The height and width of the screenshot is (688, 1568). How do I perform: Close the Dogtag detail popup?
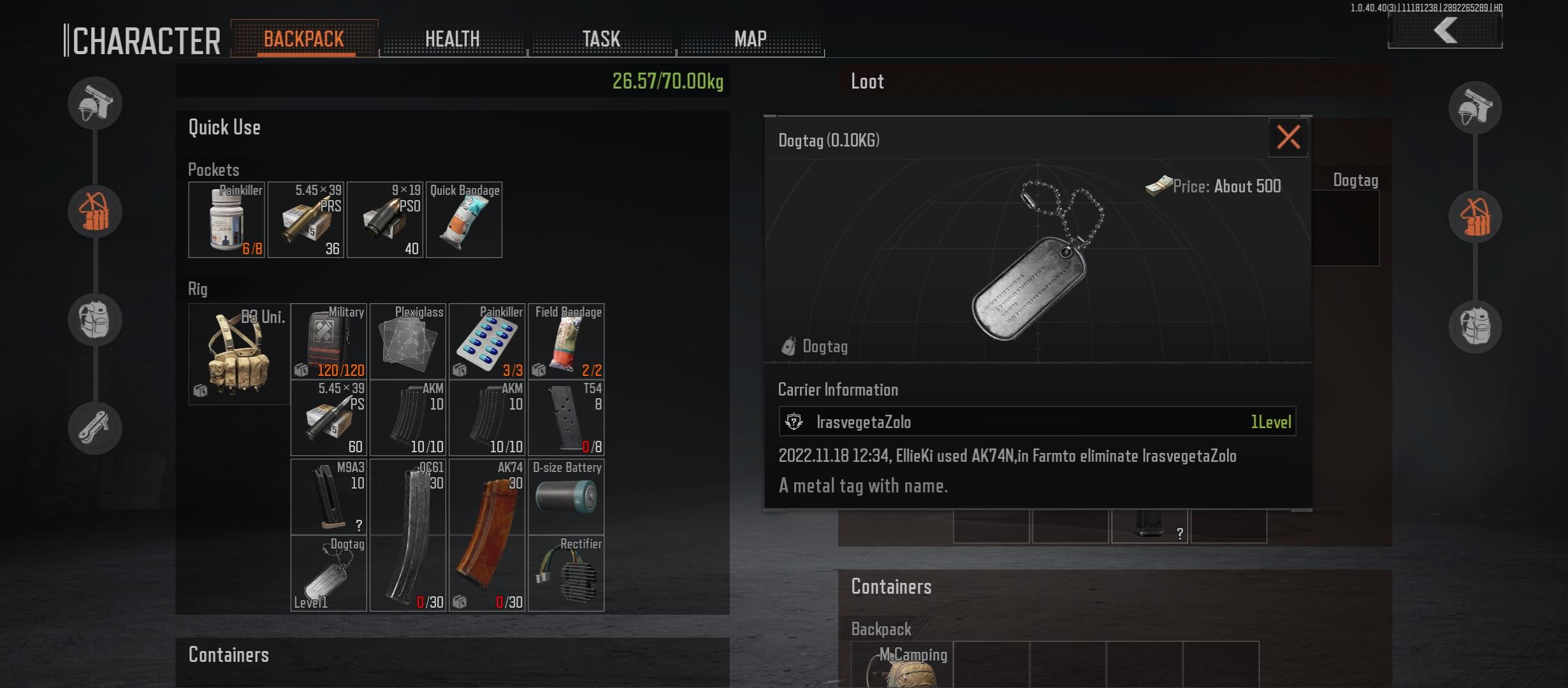click(1289, 138)
